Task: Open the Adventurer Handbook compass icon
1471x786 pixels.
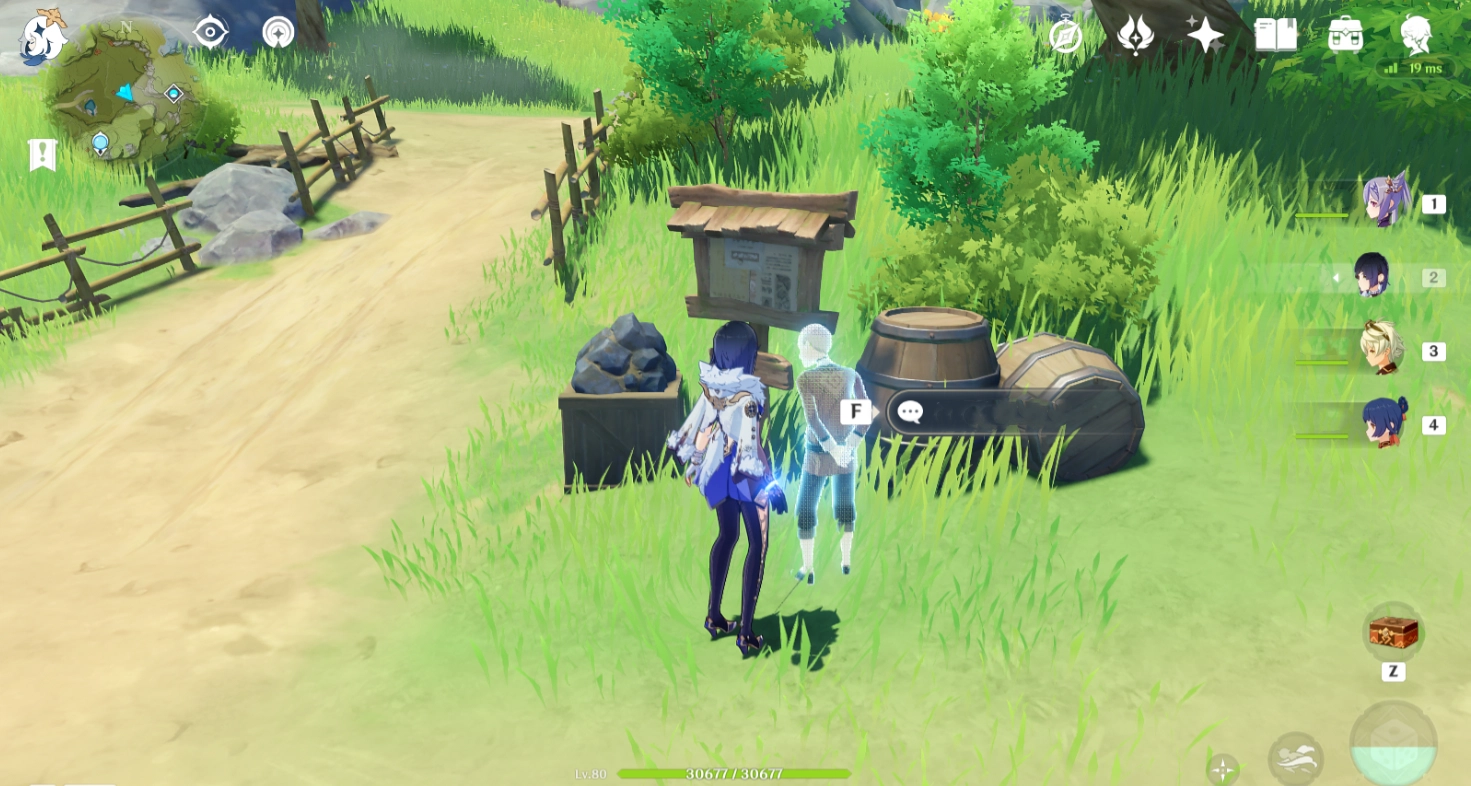Action: coord(1067,36)
